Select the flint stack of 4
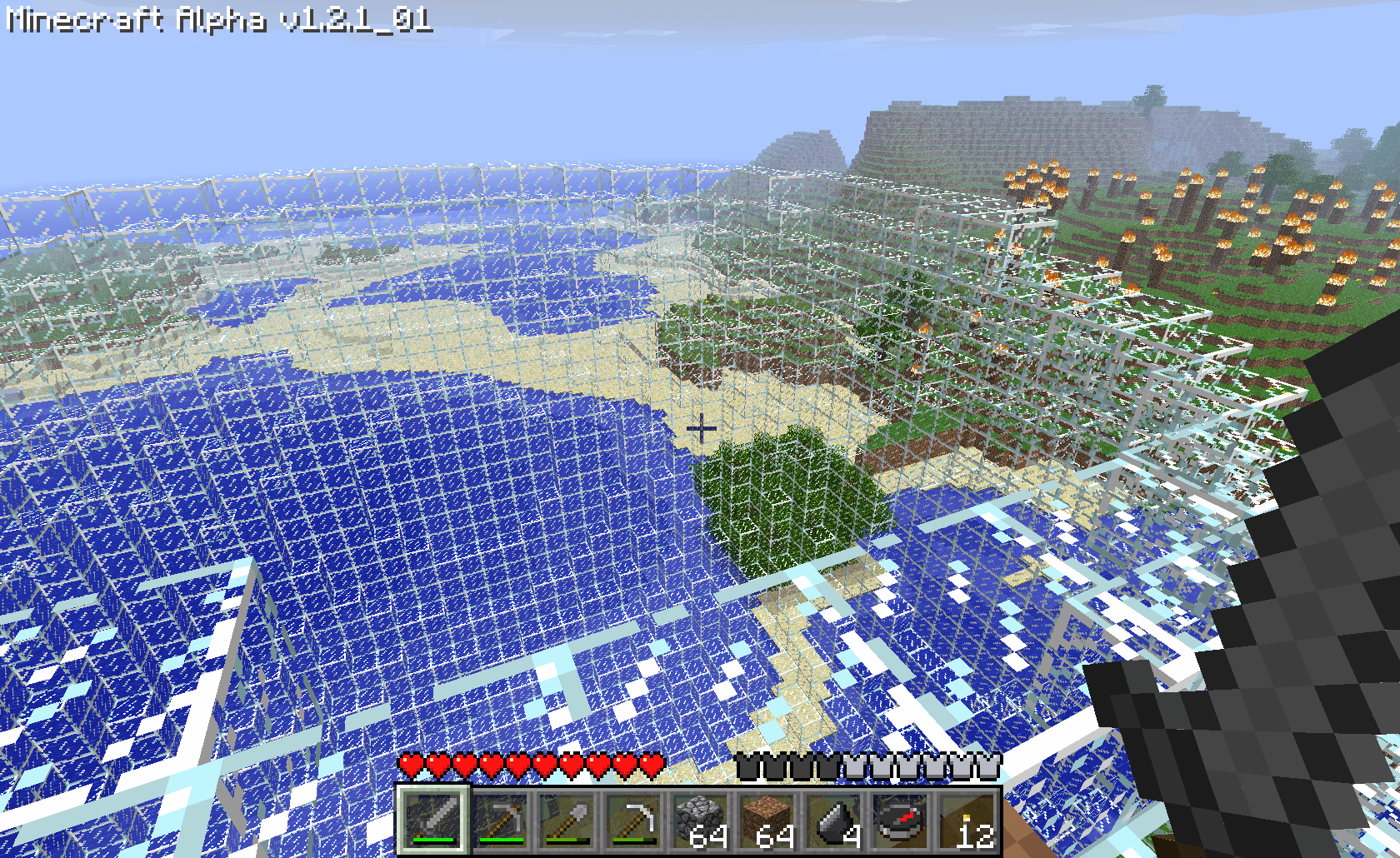The height and width of the screenshot is (858, 1400). click(x=832, y=820)
